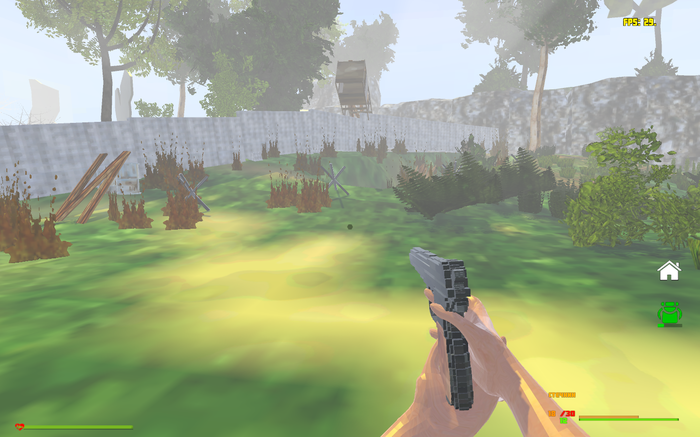Click the white house home icon
This screenshot has height=437, width=700.
pyautogui.click(x=668, y=270)
